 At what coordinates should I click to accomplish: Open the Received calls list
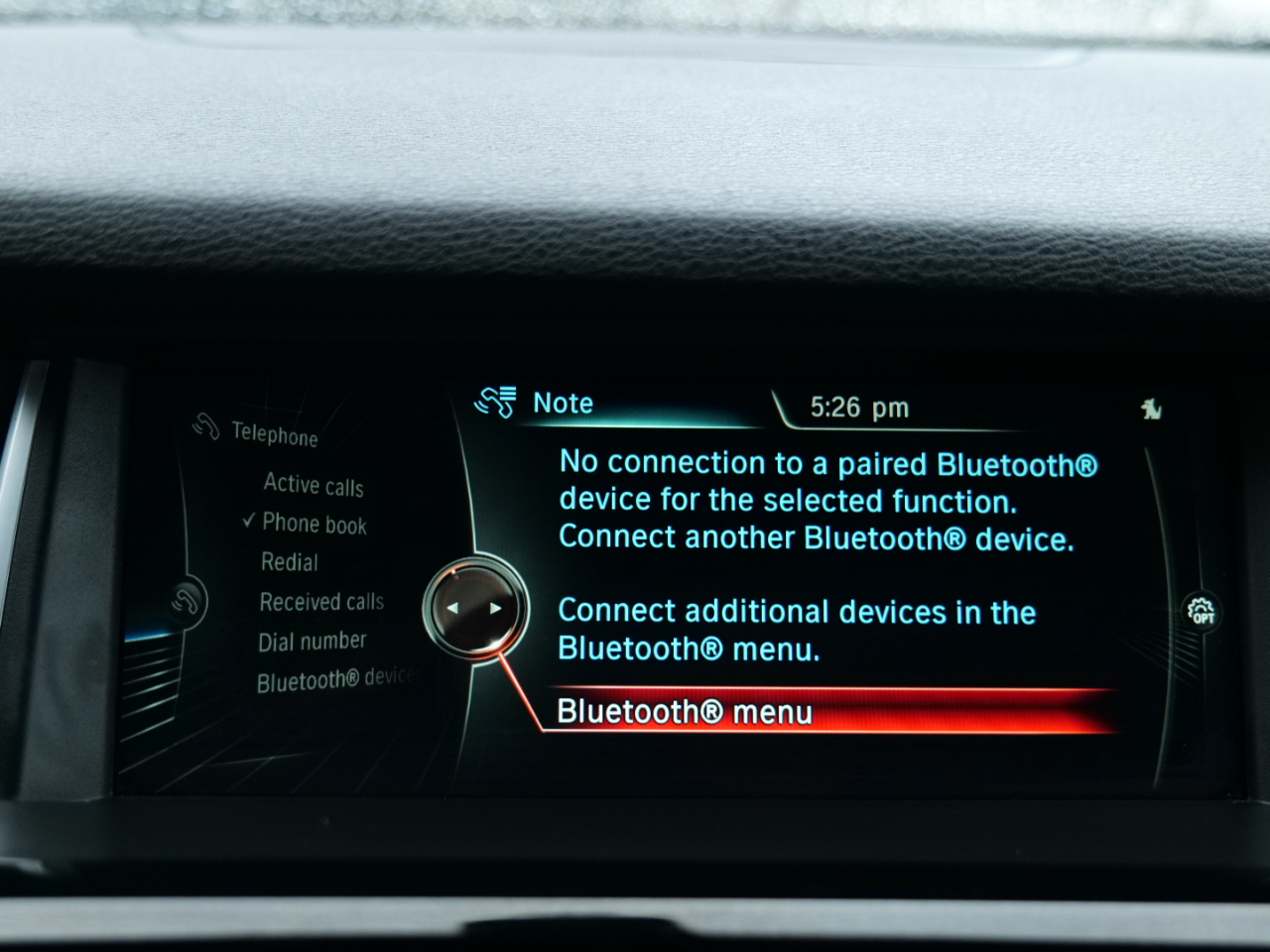321,602
